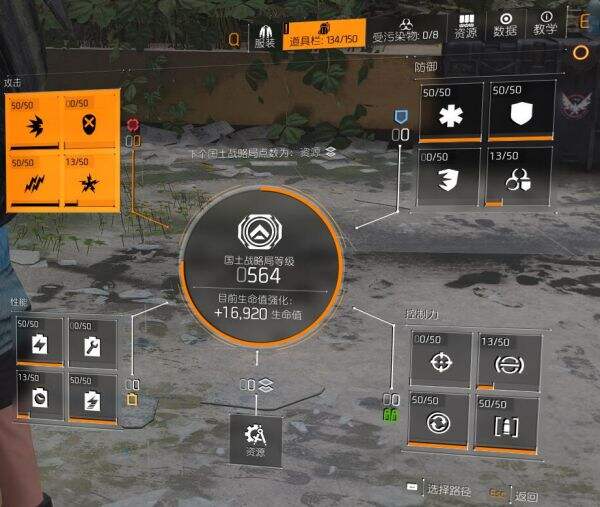Image resolution: width=600 pixels, height=507 pixels.
Task: Select the utility wrench repair tile
Action: [92, 344]
